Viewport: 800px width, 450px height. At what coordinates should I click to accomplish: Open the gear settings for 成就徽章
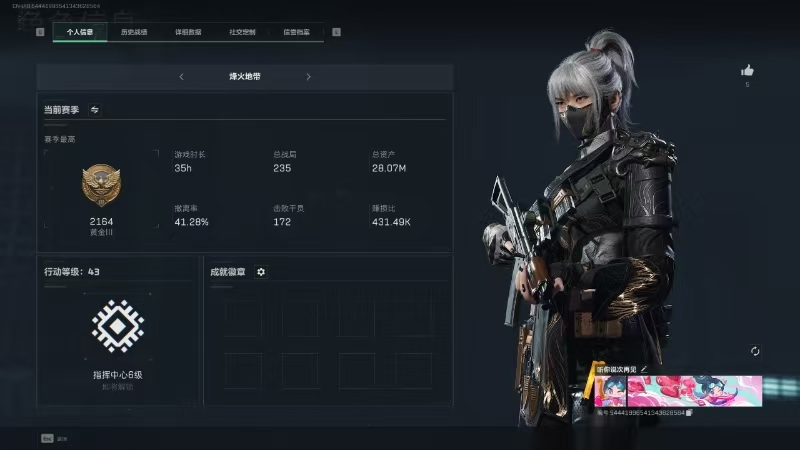click(261, 271)
